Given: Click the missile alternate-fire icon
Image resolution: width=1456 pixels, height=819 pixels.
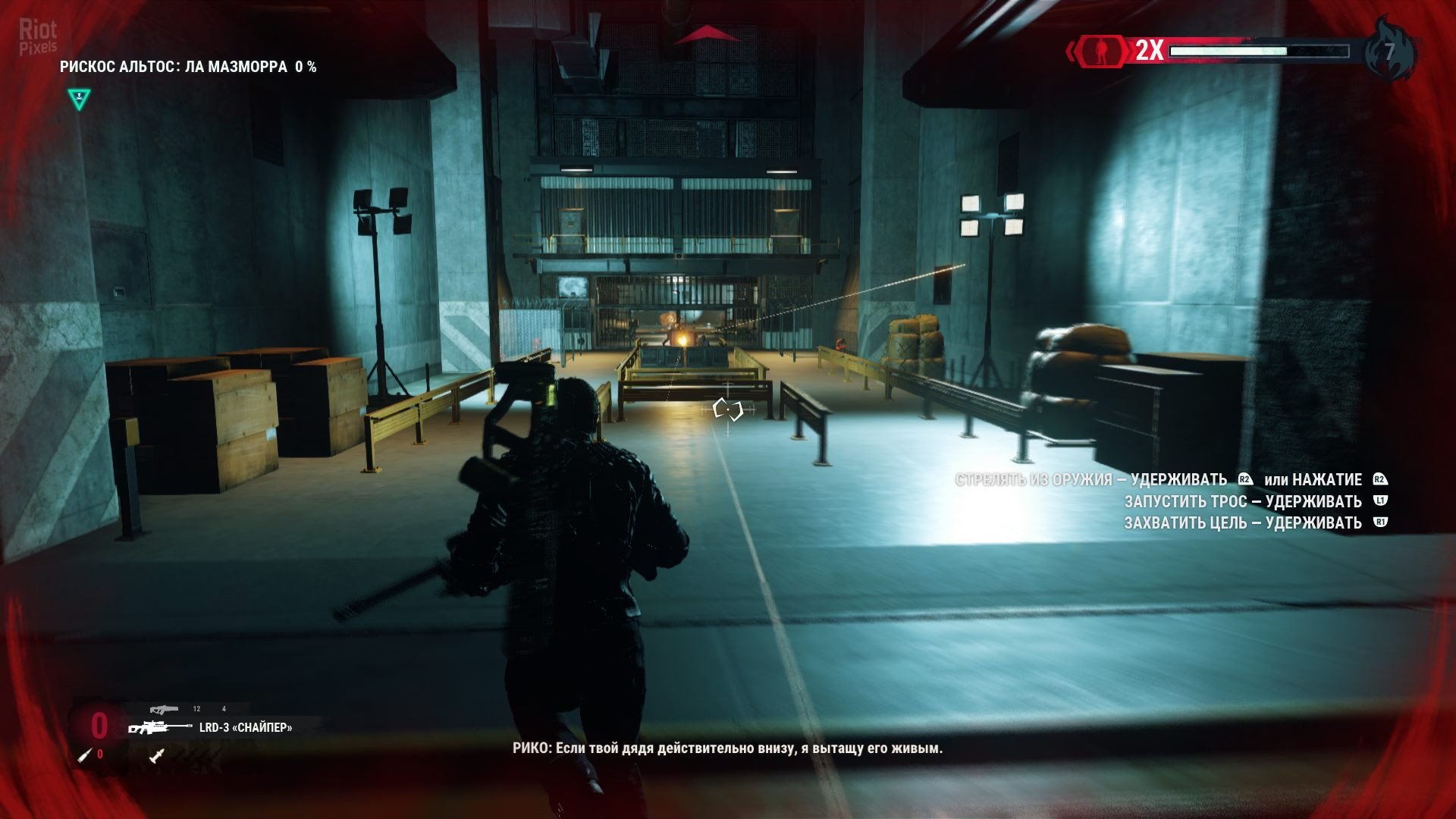Looking at the screenshot, I should (157, 755).
